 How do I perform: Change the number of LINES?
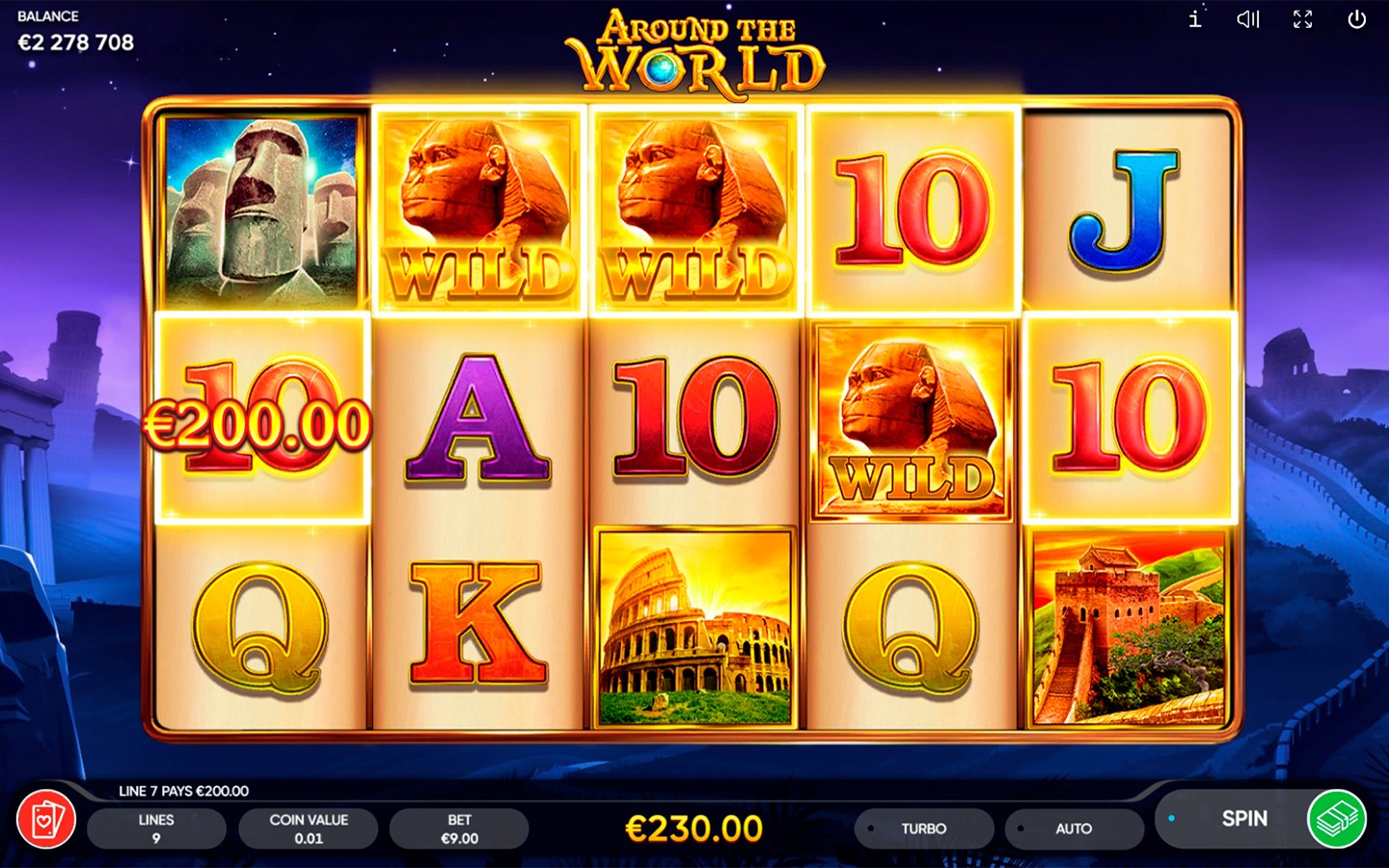click(156, 828)
